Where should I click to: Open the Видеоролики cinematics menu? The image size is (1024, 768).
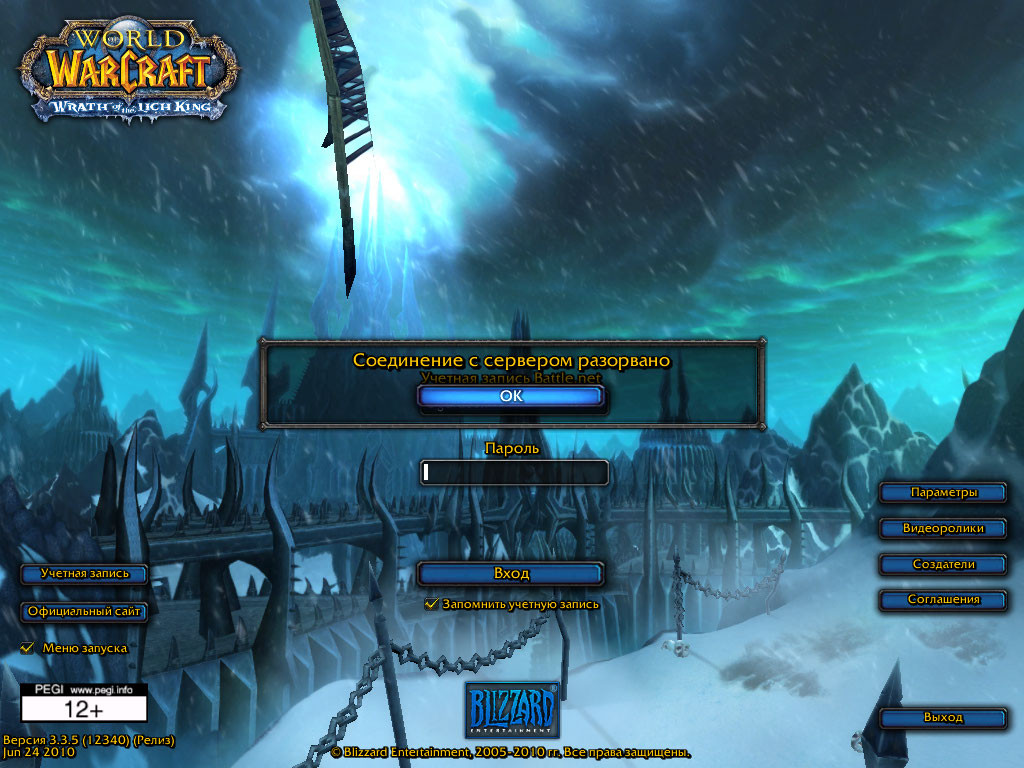943,528
